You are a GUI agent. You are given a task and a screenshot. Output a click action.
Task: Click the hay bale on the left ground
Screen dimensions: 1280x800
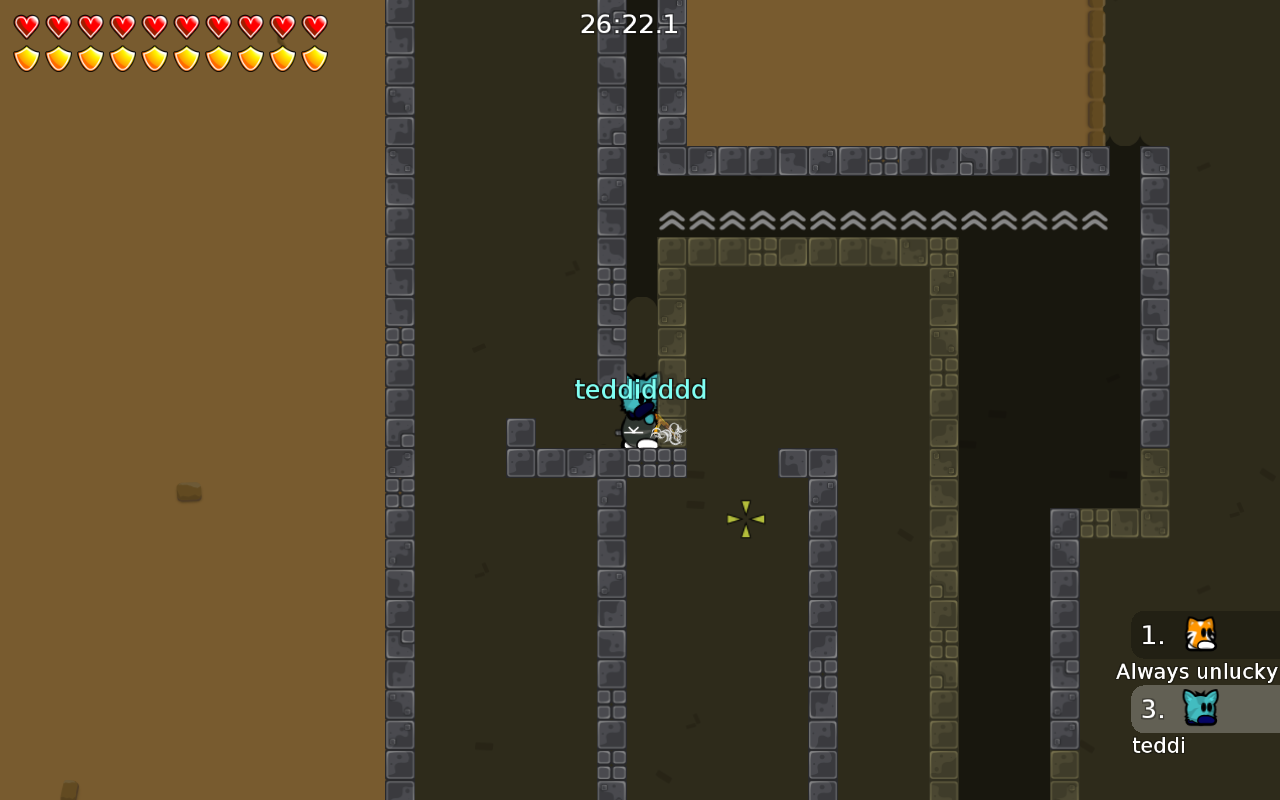click(188, 491)
